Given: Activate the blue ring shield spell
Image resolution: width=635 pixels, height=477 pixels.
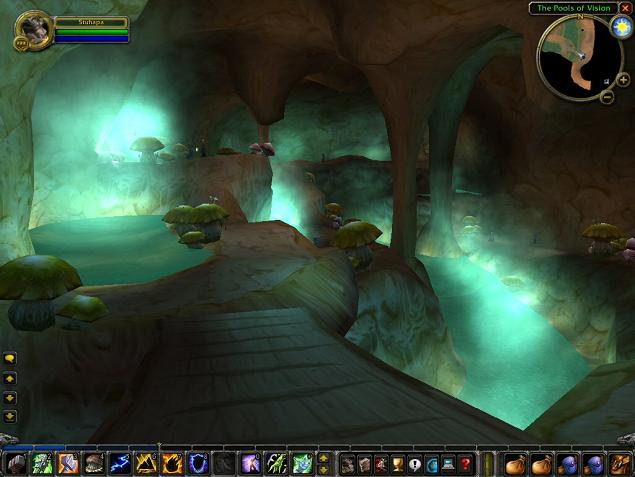Looking at the screenshot, I should 198,464.
